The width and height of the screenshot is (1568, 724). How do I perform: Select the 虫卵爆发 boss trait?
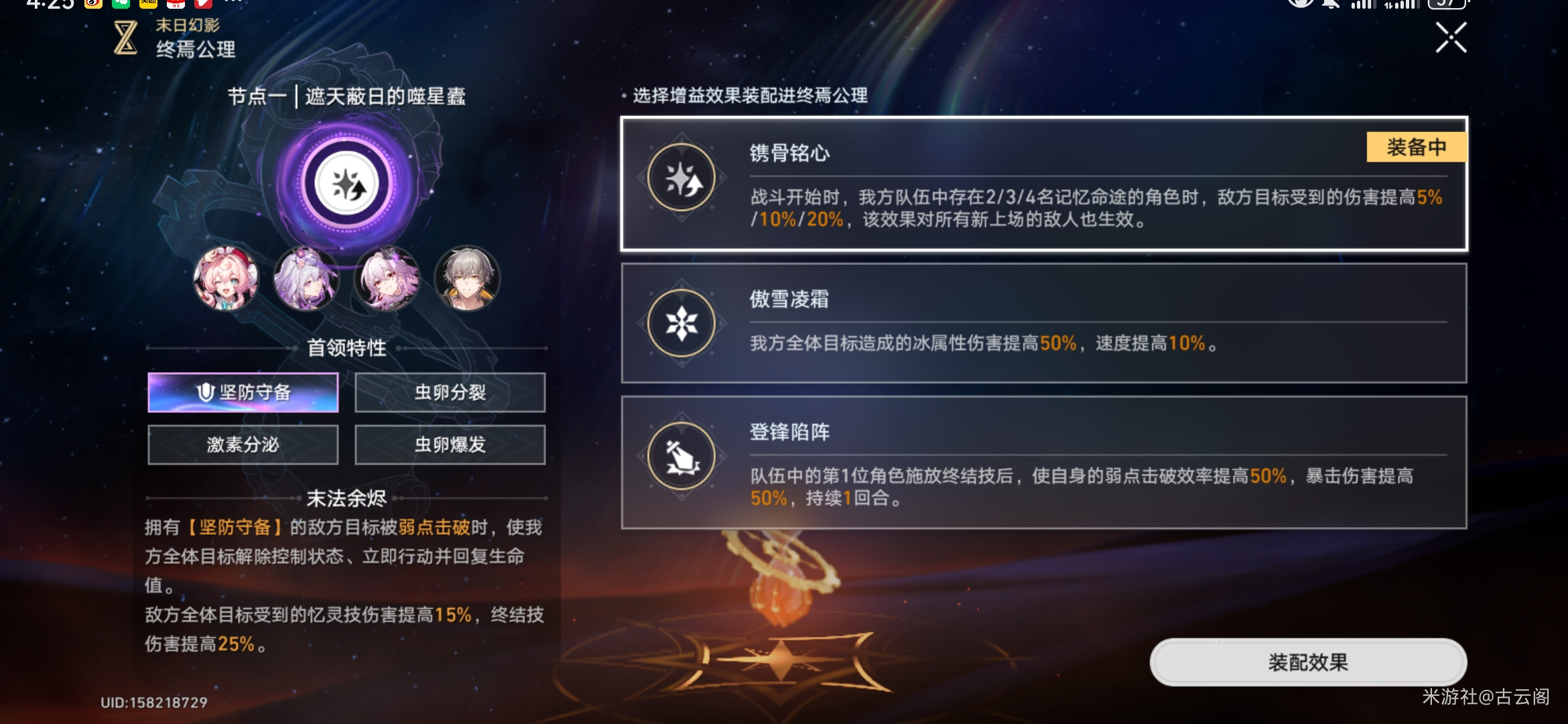coord(450,444)
